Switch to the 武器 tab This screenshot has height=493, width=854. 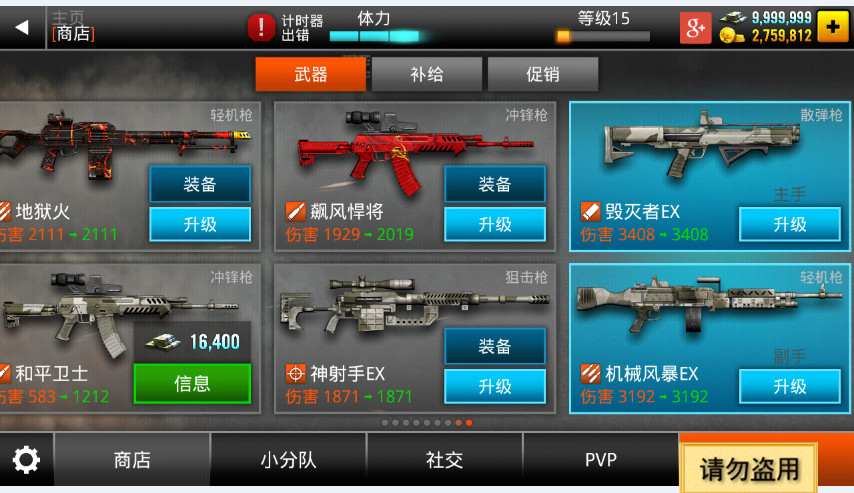pos(310,75)
